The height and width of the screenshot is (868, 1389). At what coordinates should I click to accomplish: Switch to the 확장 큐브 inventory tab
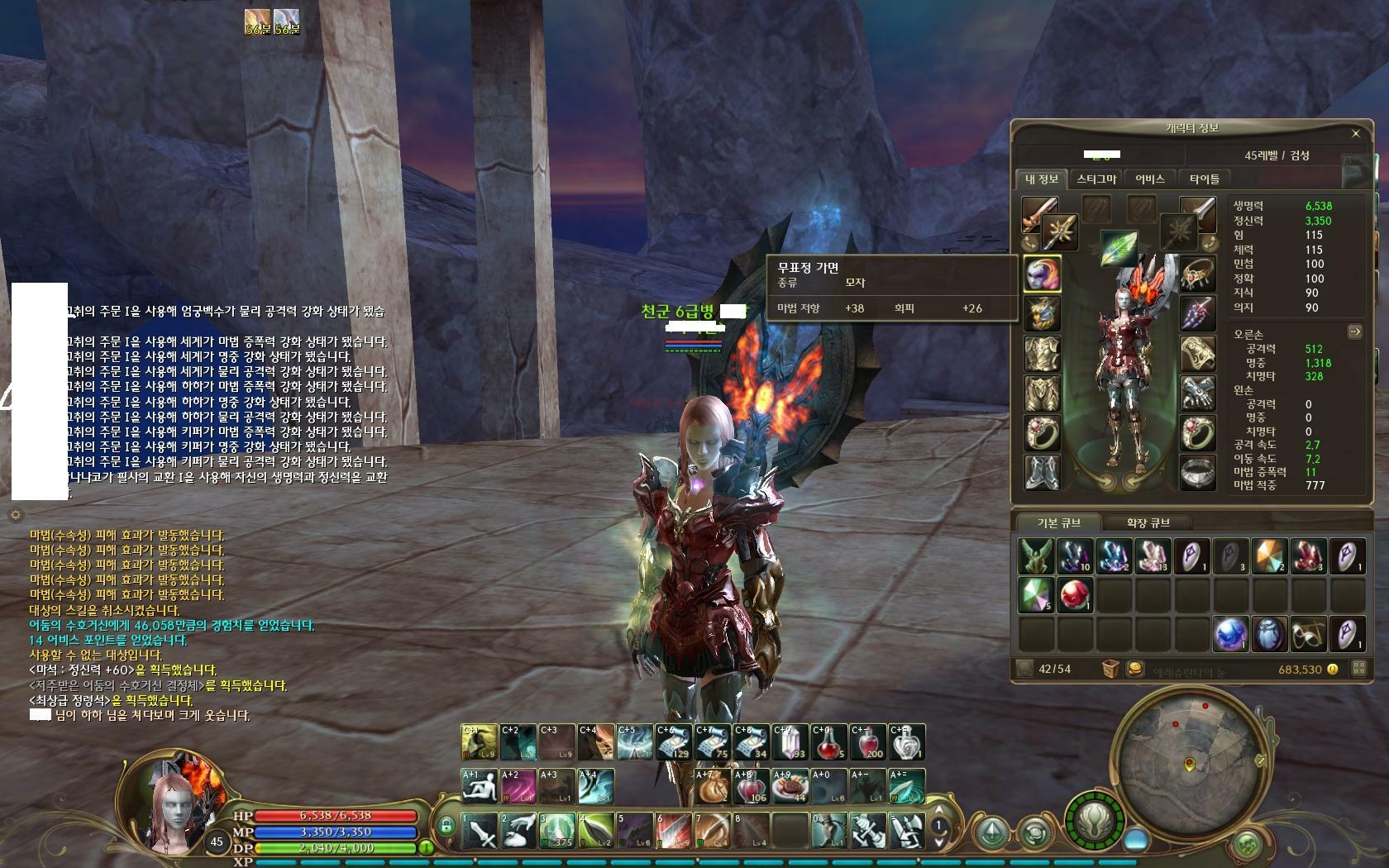pyautogui.click(x=1148, y=522)
